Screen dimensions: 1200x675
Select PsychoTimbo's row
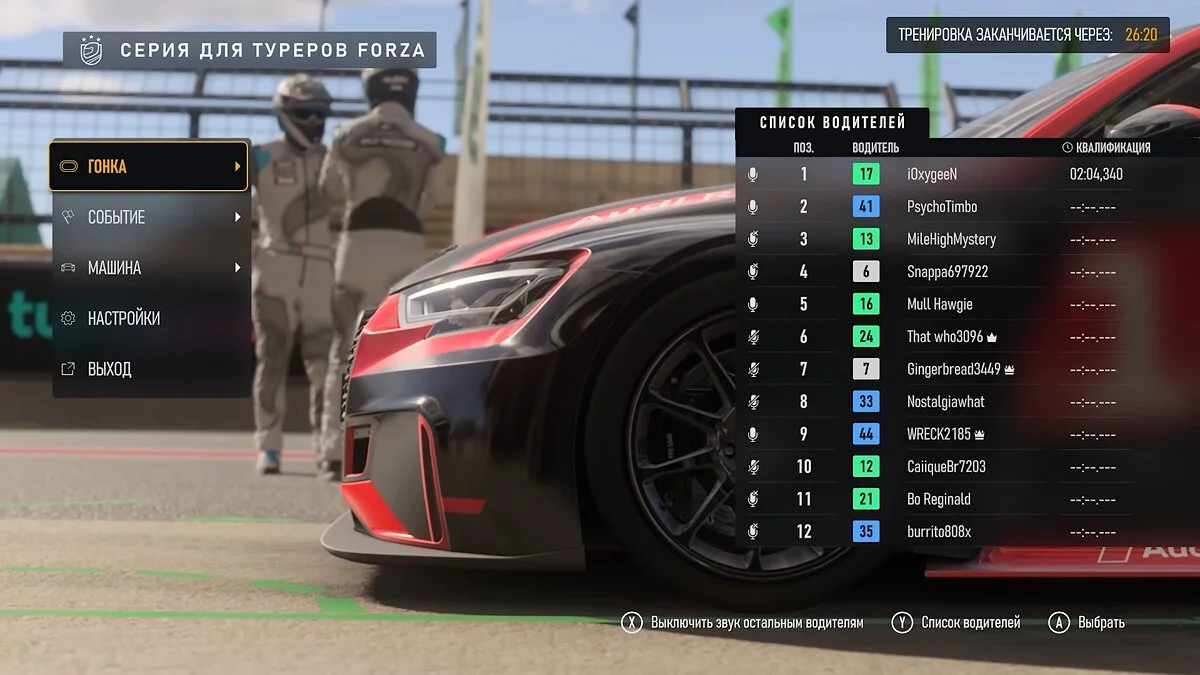point(941,207)
